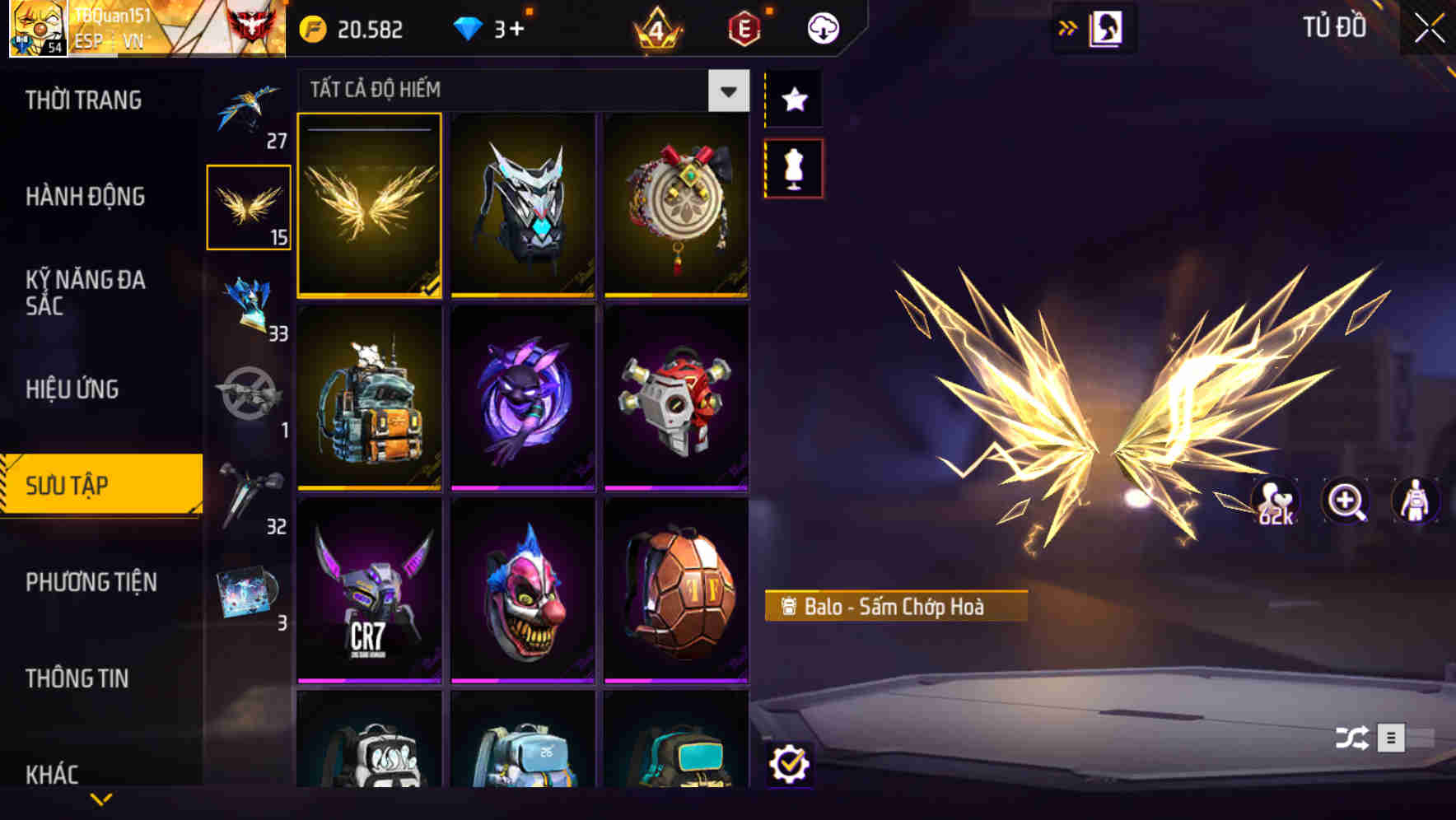
Task: Click the mannequin outfit icon beside the magnifier
Action: [1413, 501]
